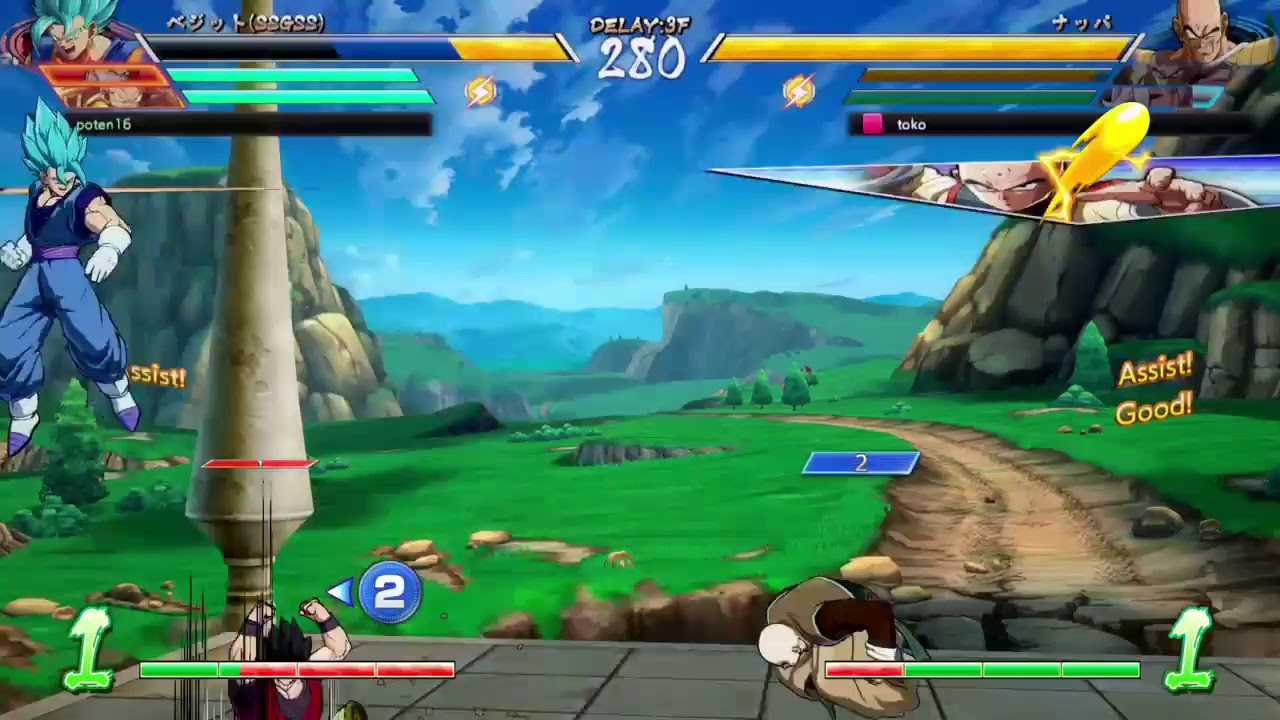Click the pink team color square beside toko
This screenshot has height=720, width=1280.
point(874,123)
